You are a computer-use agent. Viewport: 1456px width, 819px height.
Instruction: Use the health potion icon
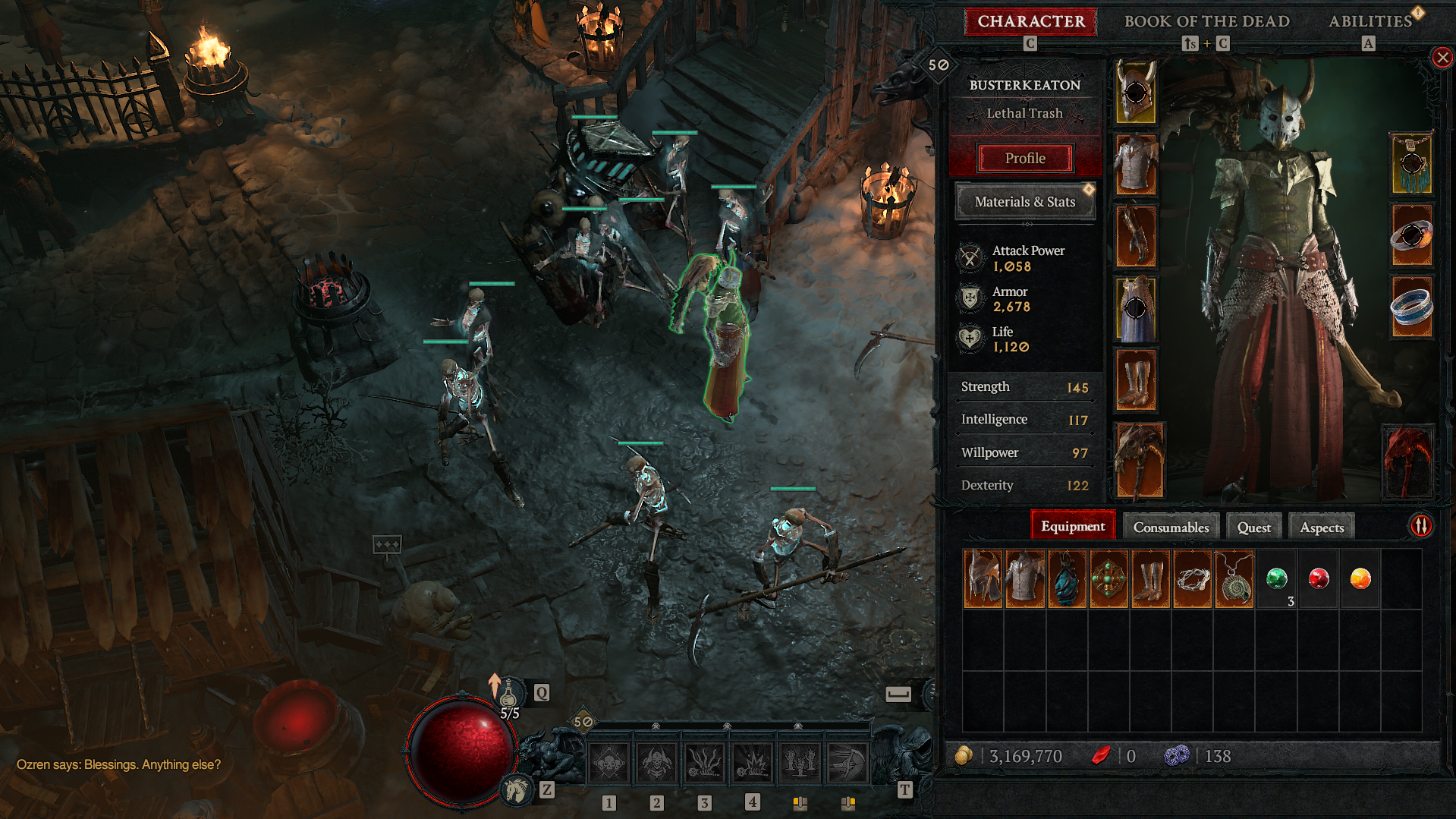[508, 693]
